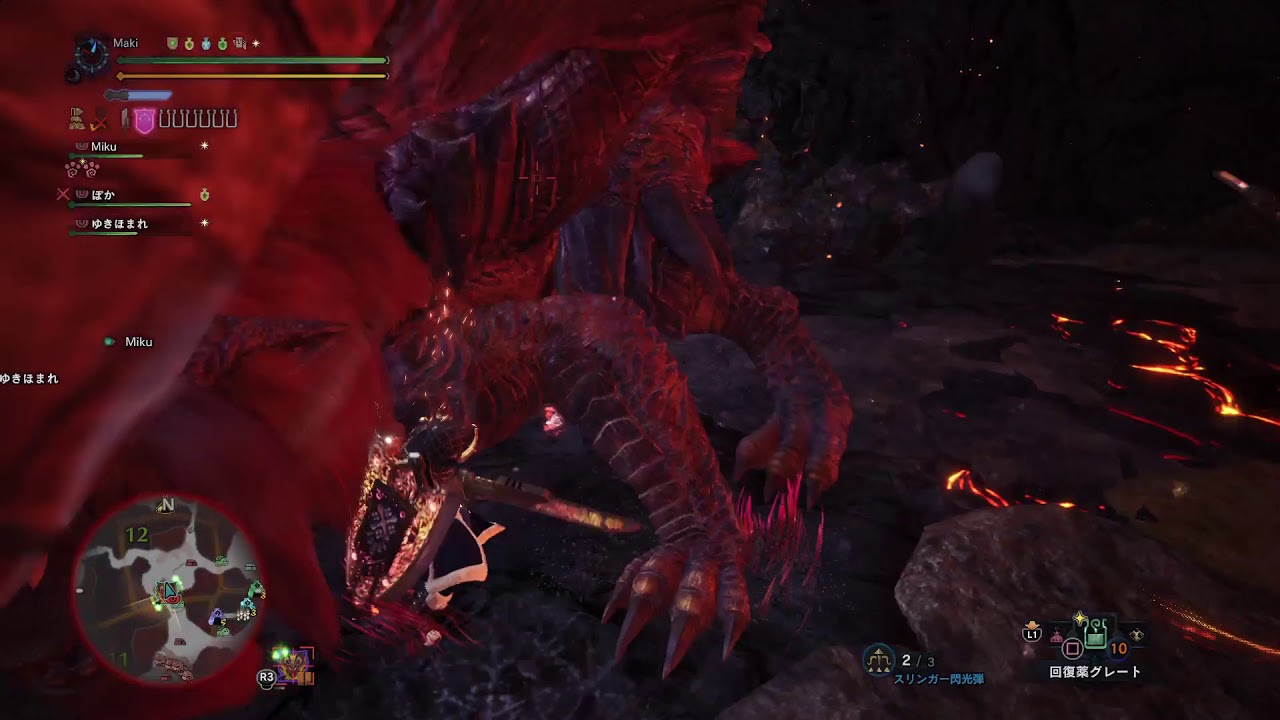Click the pink shield charge icon
This screenshot has height=720, width=1280.
(x=144, y=120)
